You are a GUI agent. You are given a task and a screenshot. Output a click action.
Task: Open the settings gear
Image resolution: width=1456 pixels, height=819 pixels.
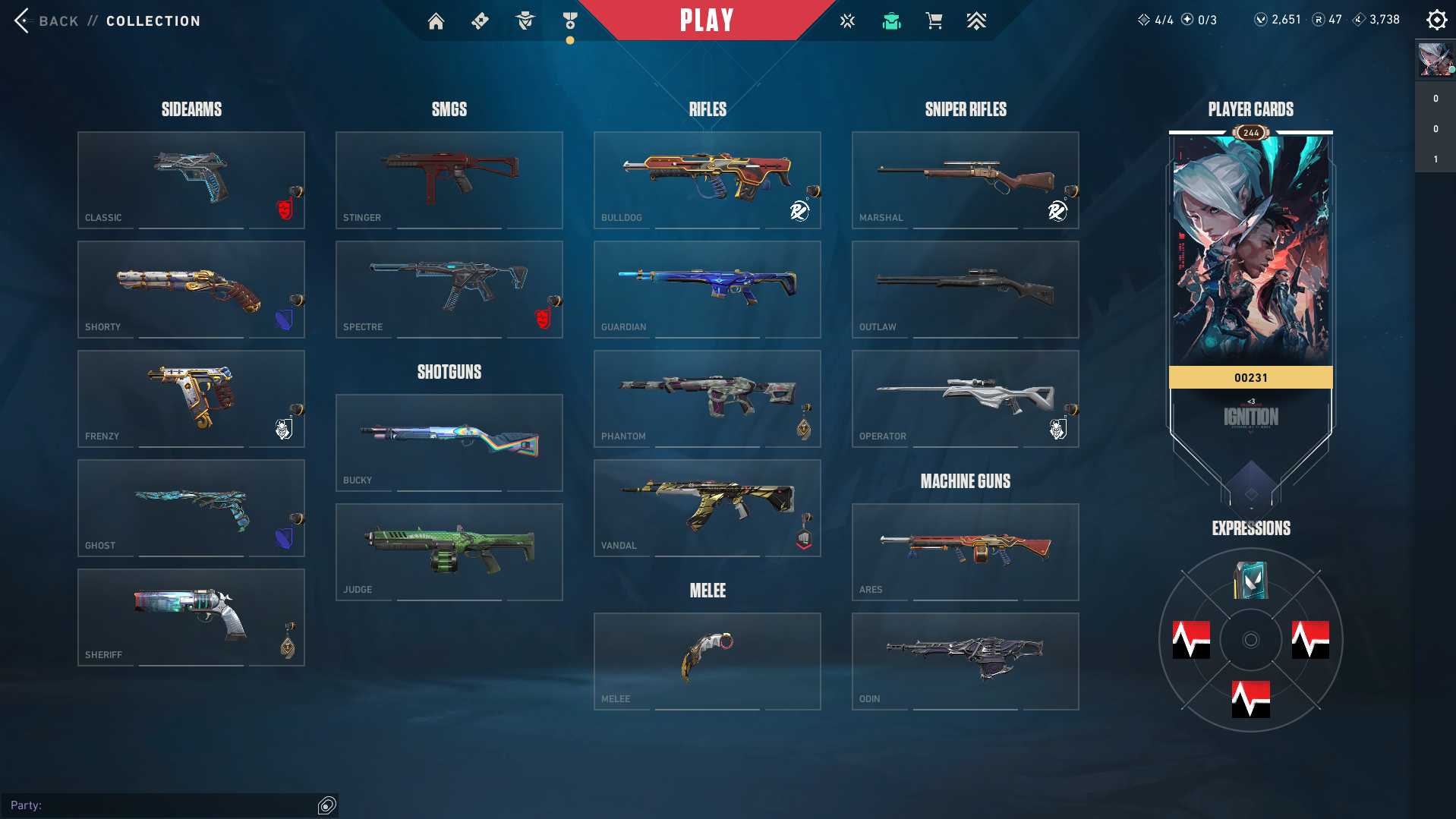[1436, 20]
